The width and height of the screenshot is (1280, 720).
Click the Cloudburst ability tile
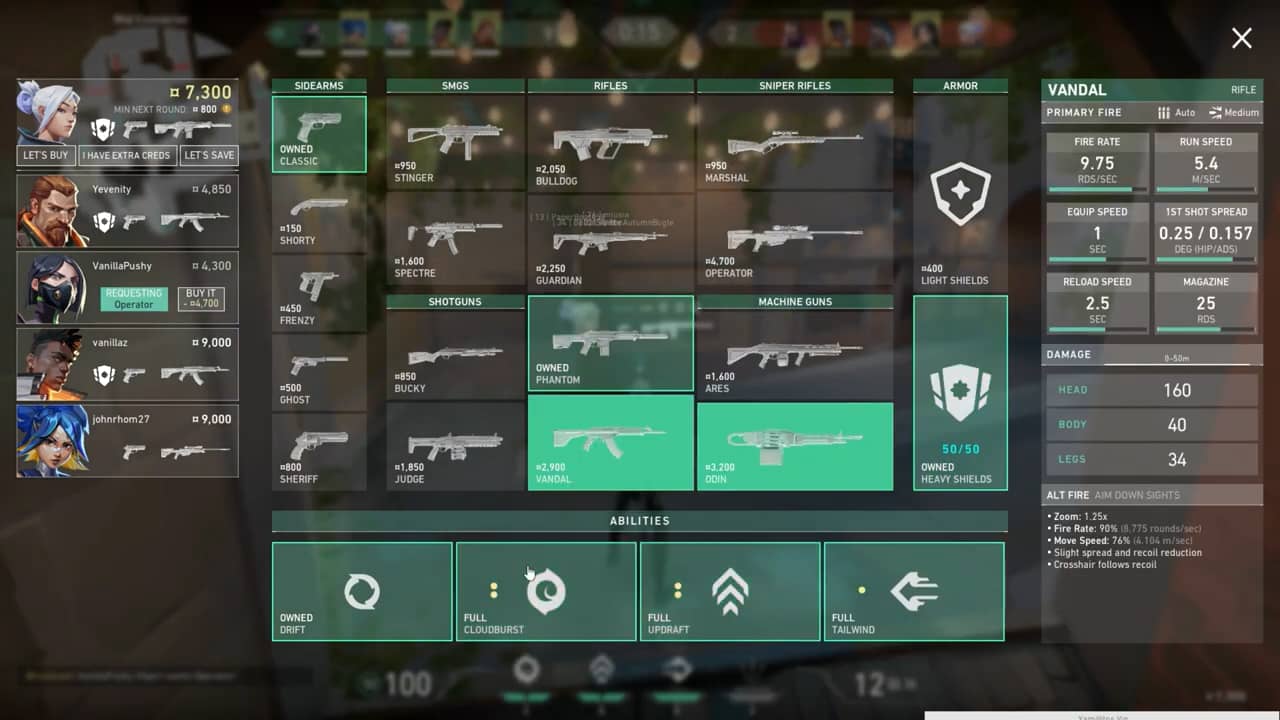pos(546,591)
